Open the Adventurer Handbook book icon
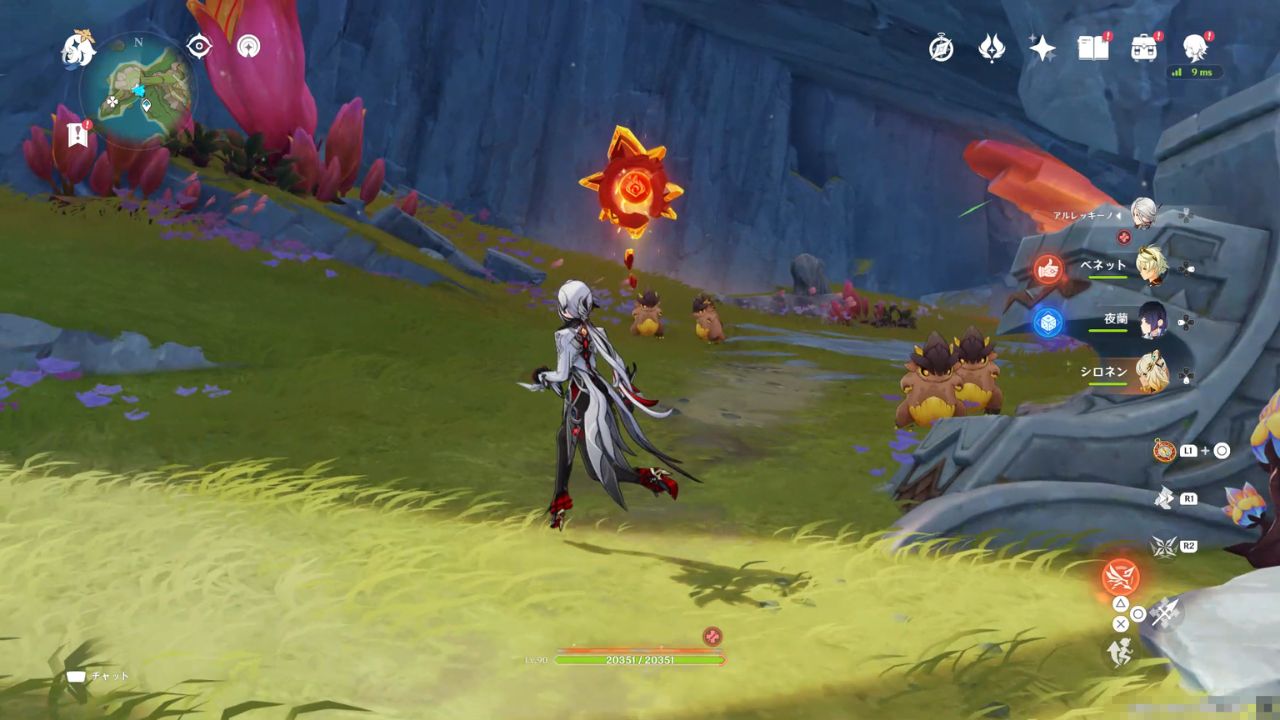 [1093, 47]
